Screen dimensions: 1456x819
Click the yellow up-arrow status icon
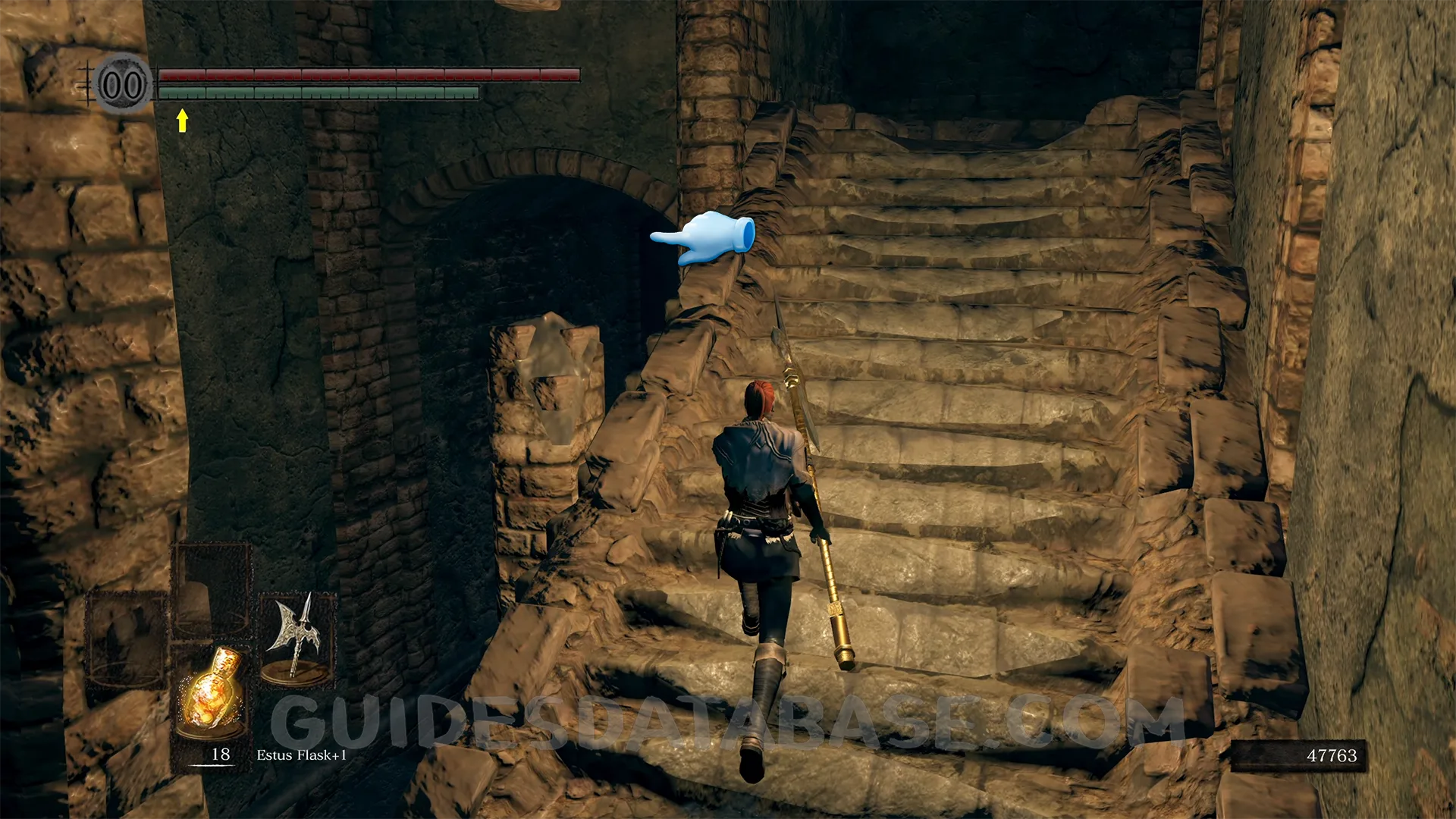[x=182, y=120]
